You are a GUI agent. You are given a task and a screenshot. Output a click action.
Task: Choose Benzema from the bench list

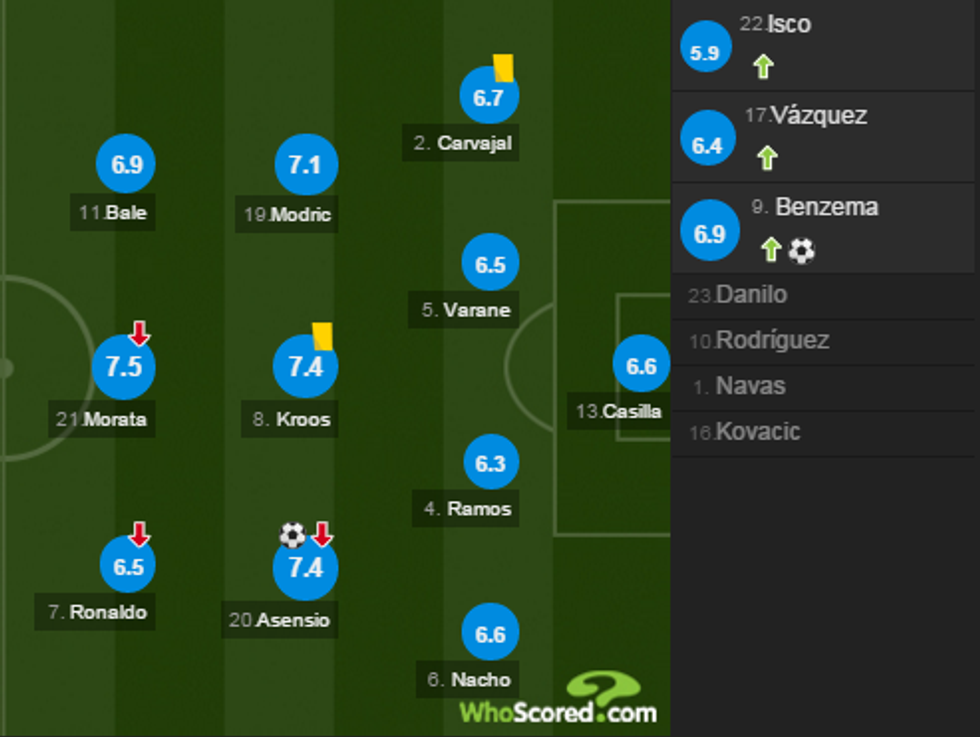coord(825,228)
